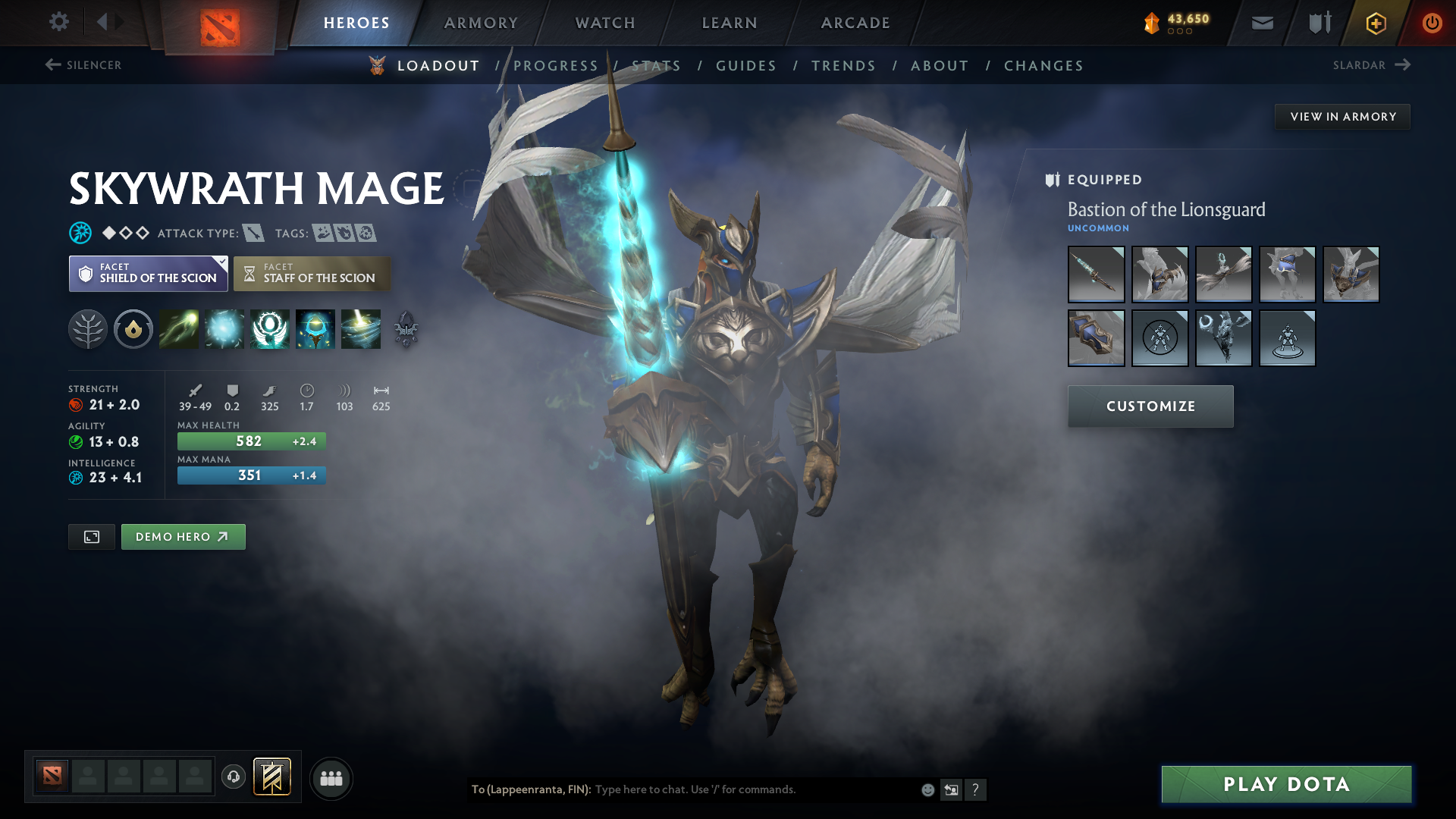Switch to the ARMORY tab
1456x819 pixels.
click(481, 23)
